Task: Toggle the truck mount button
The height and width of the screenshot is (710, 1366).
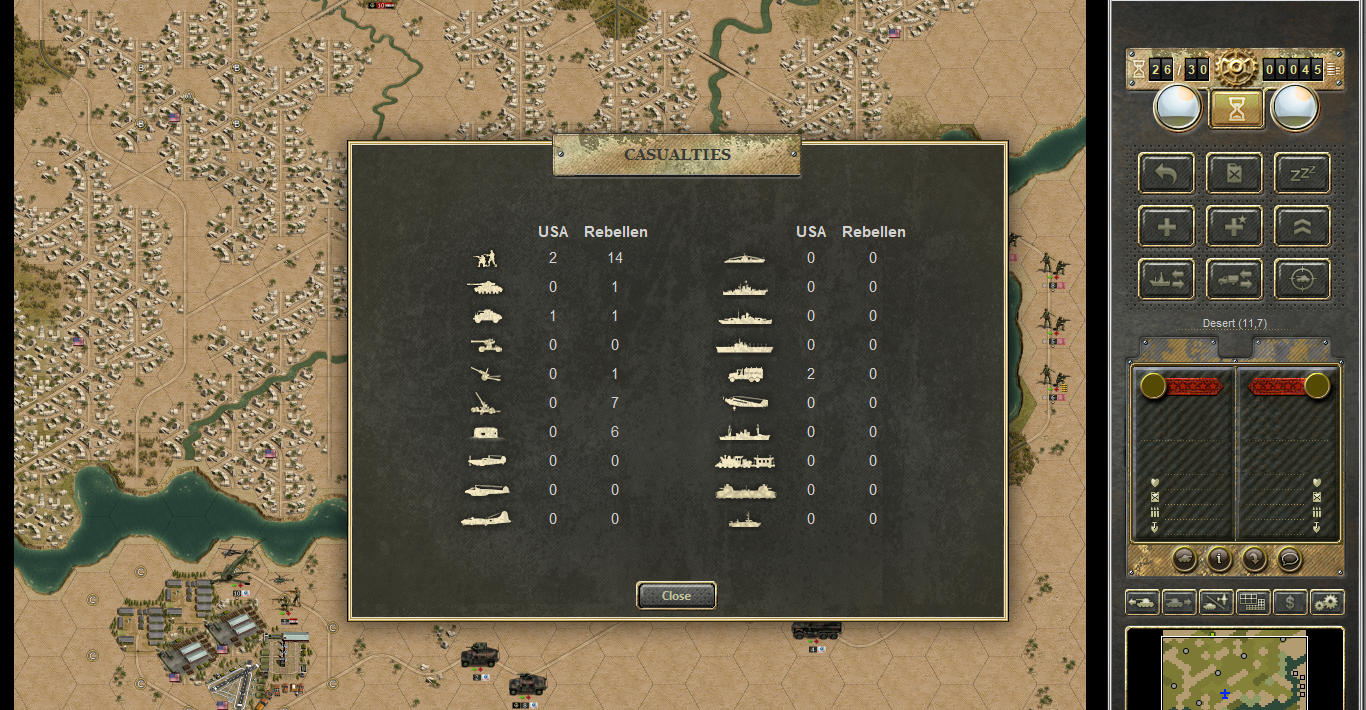Action: tap(1234, 279)
